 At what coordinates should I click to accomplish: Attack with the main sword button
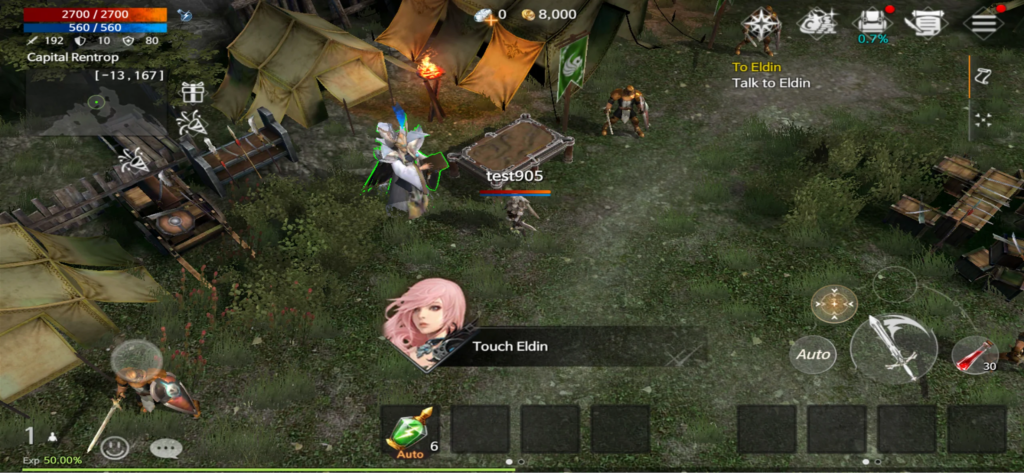(x=893, y=348)
